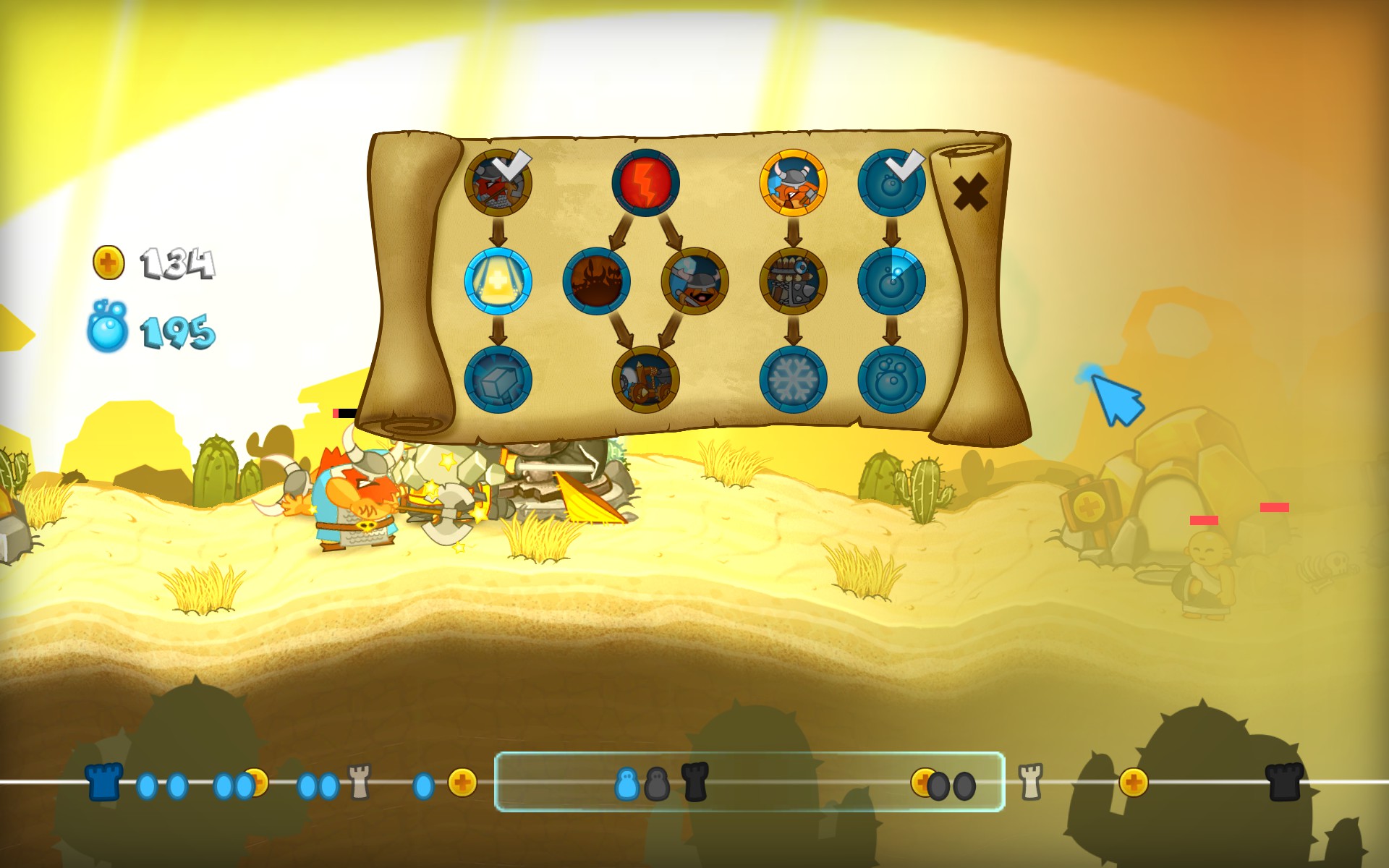The width and height of the screenshot is (1389, 868).
Task: Unlock the wheeled catapult upgrade
Action: pyautogui.click(x=645, y=380)
